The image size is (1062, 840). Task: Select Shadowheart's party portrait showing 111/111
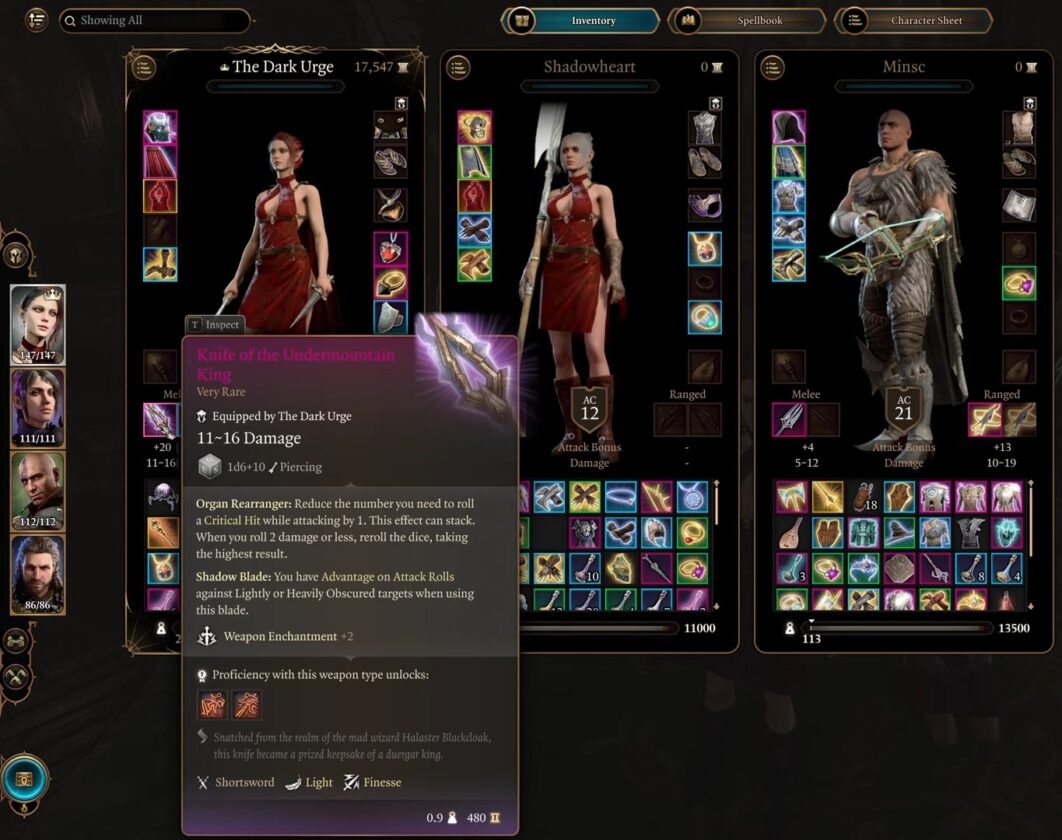[38, 408]
